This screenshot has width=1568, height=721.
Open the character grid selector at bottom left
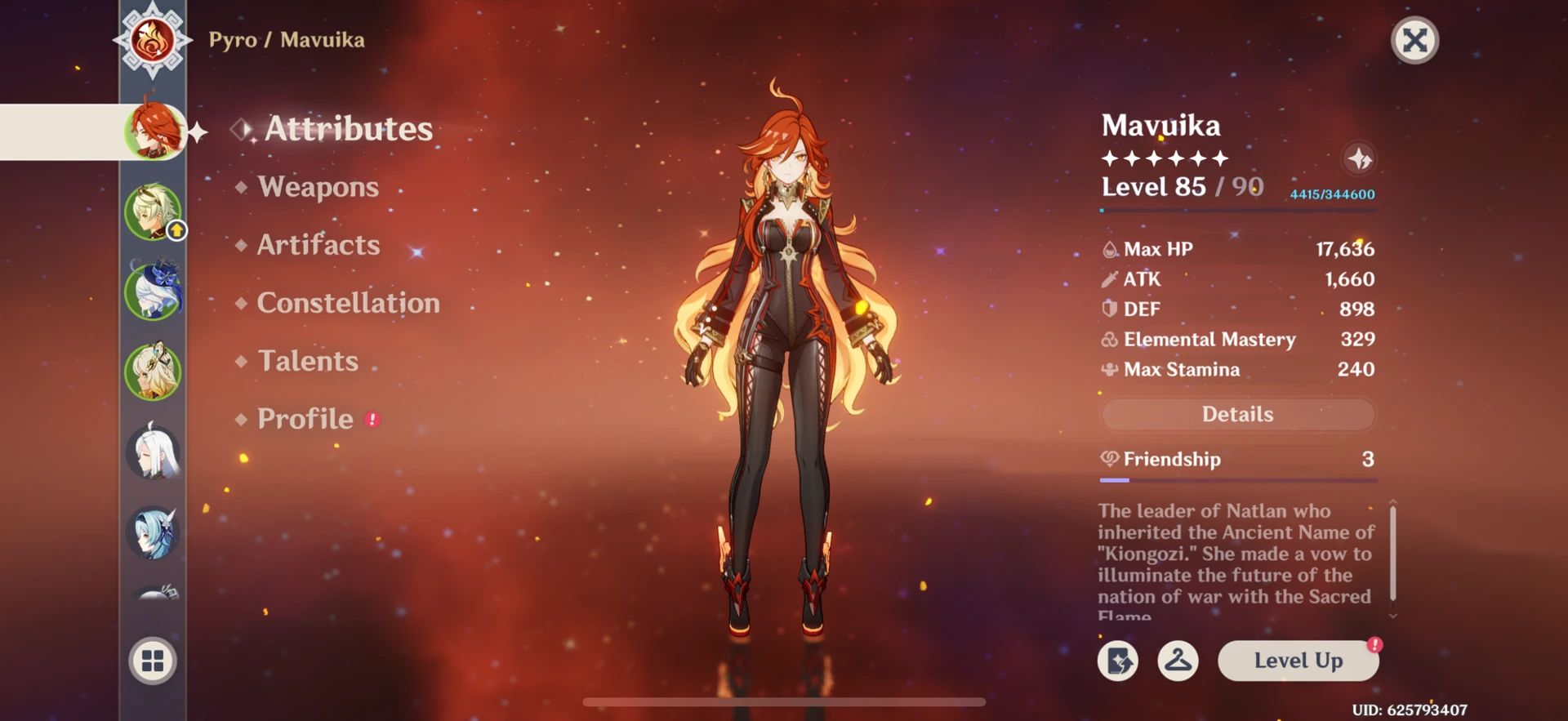click(x=153, y=661)
